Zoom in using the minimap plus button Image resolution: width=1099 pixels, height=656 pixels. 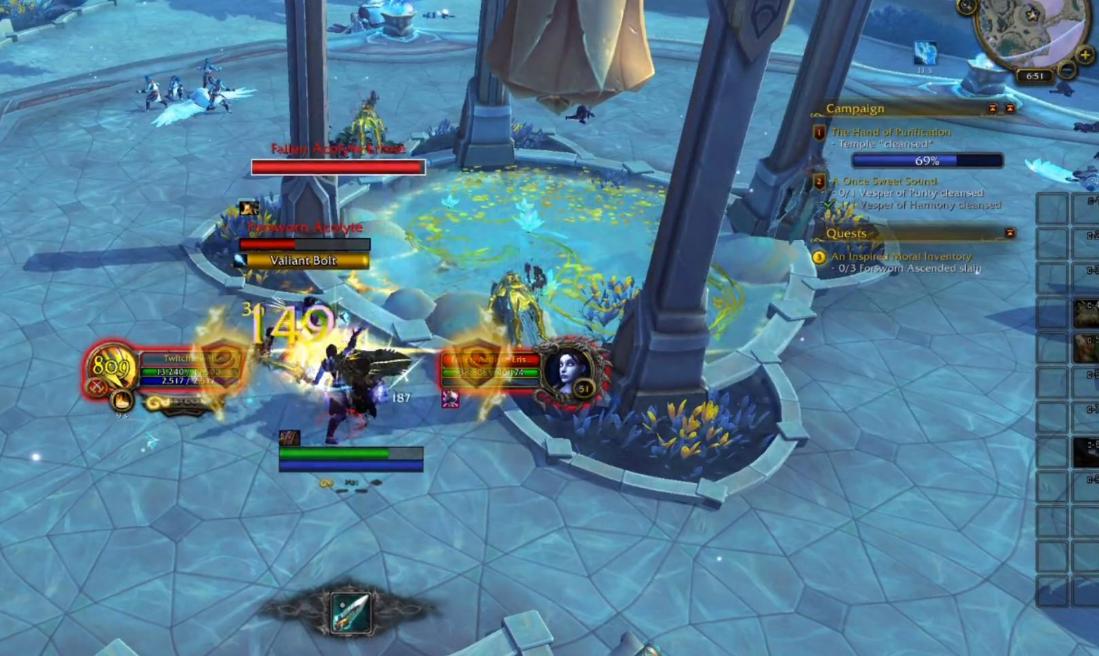tap(1086, 55)
